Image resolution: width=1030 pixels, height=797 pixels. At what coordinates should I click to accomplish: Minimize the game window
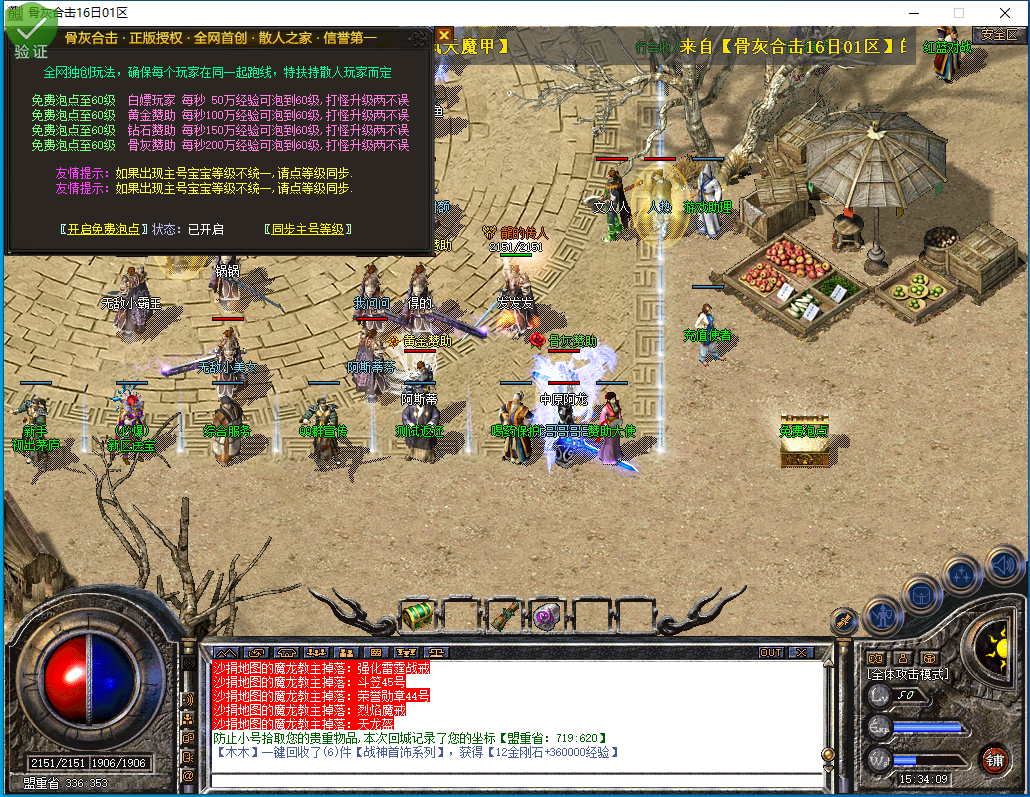[912, 13]
